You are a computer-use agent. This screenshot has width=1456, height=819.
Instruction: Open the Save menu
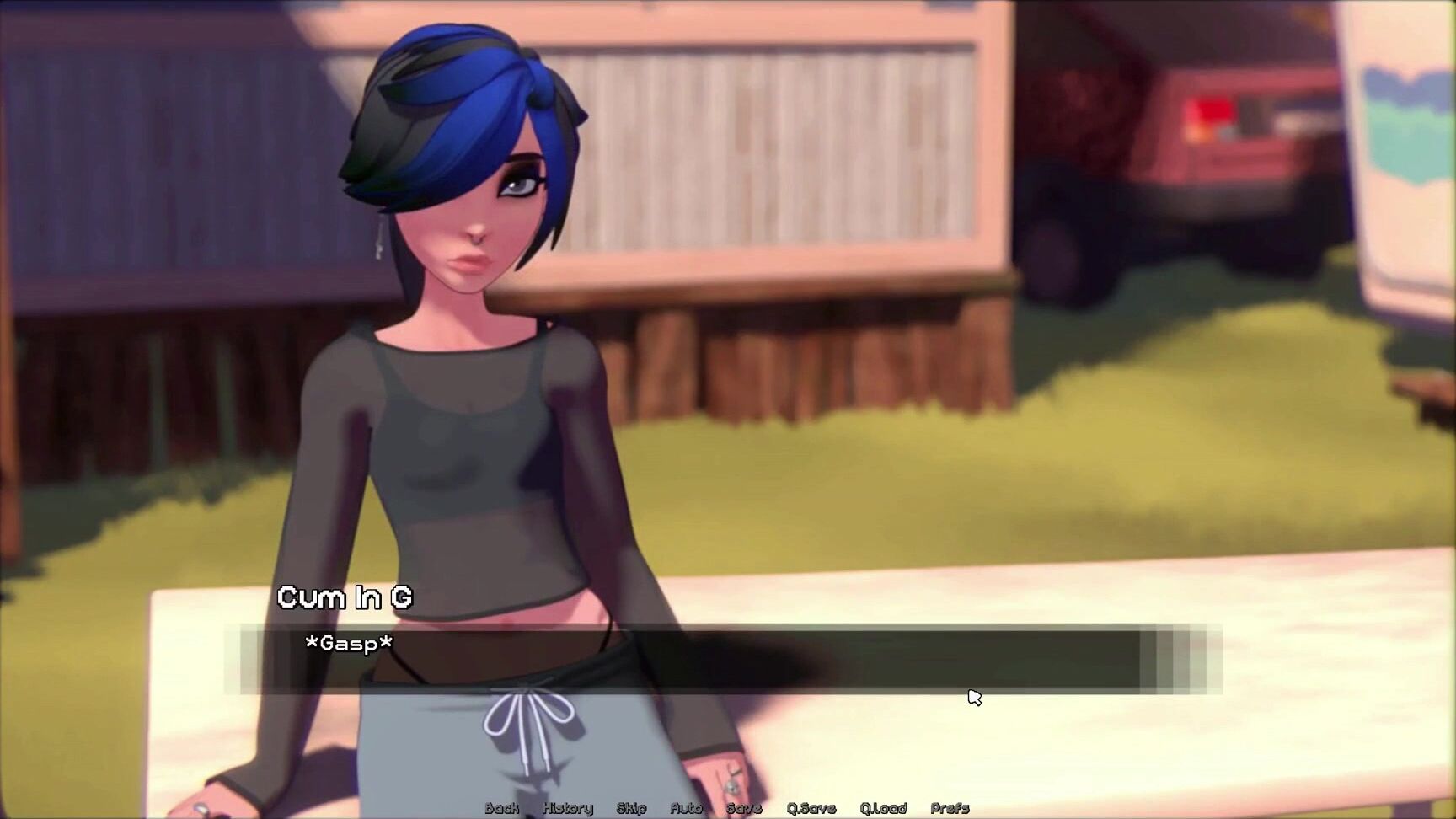[744, 808]
